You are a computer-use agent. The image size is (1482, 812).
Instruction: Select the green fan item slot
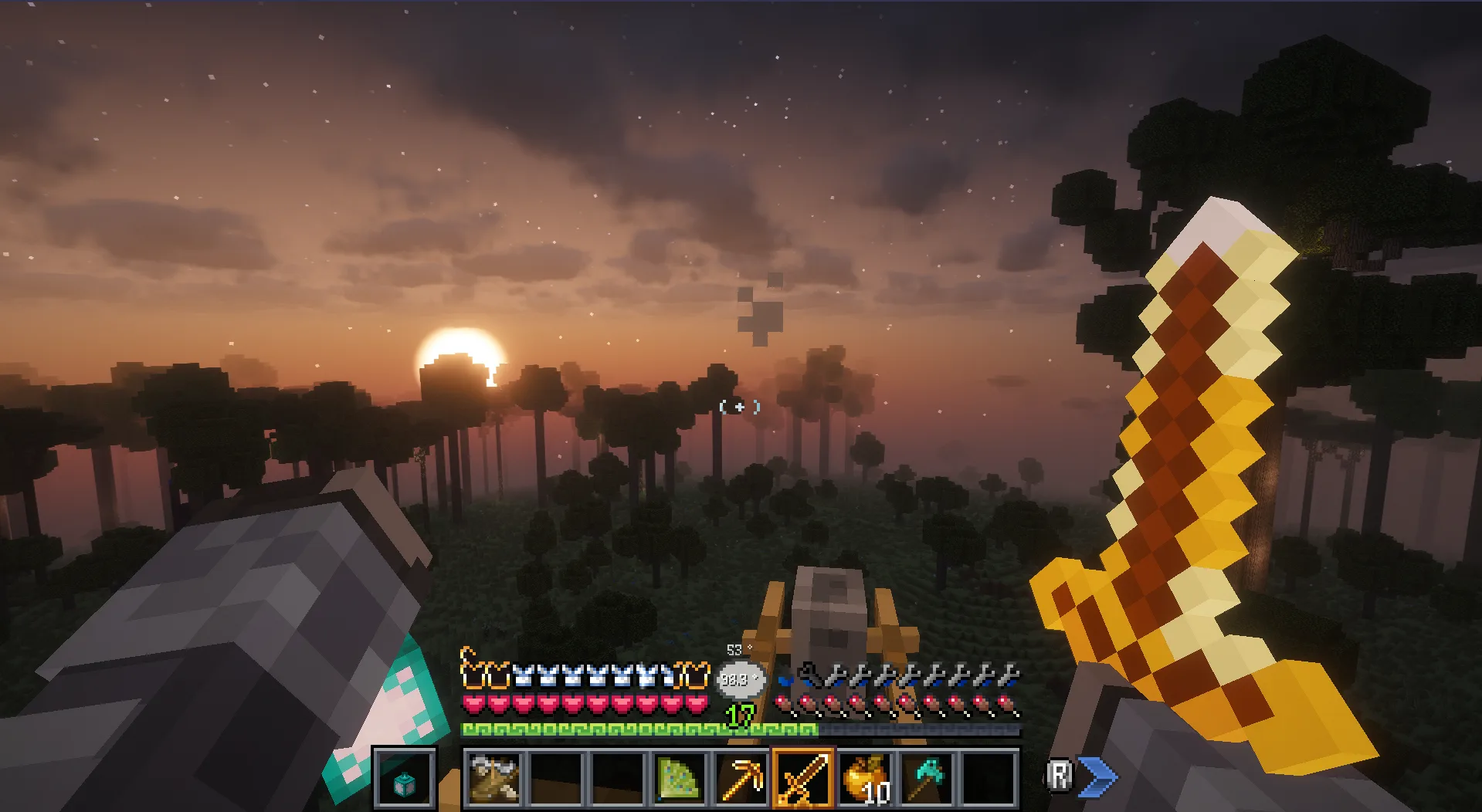click(x=679, y=778)
